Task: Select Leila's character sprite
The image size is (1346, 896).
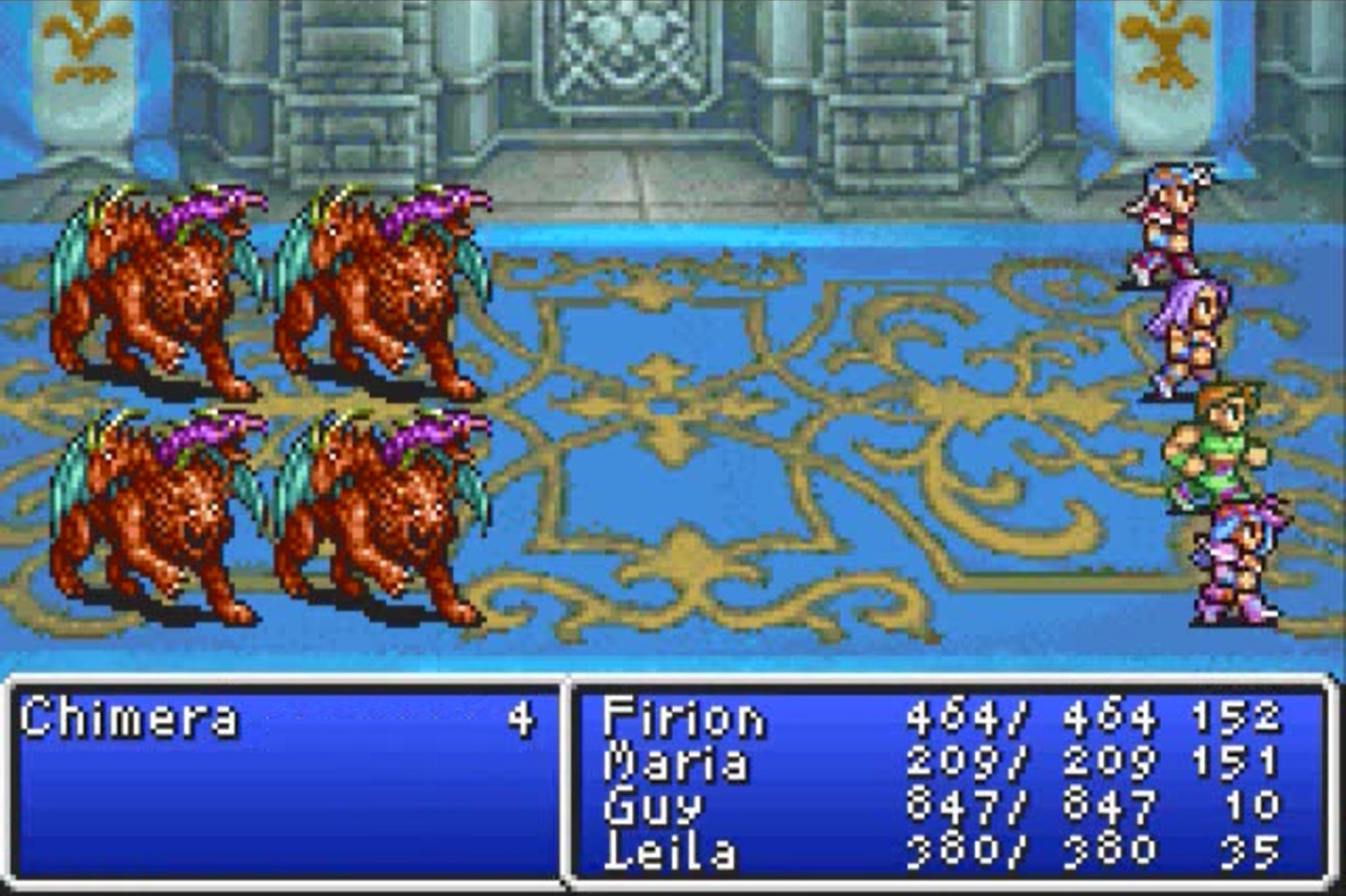Action: 1234,561
